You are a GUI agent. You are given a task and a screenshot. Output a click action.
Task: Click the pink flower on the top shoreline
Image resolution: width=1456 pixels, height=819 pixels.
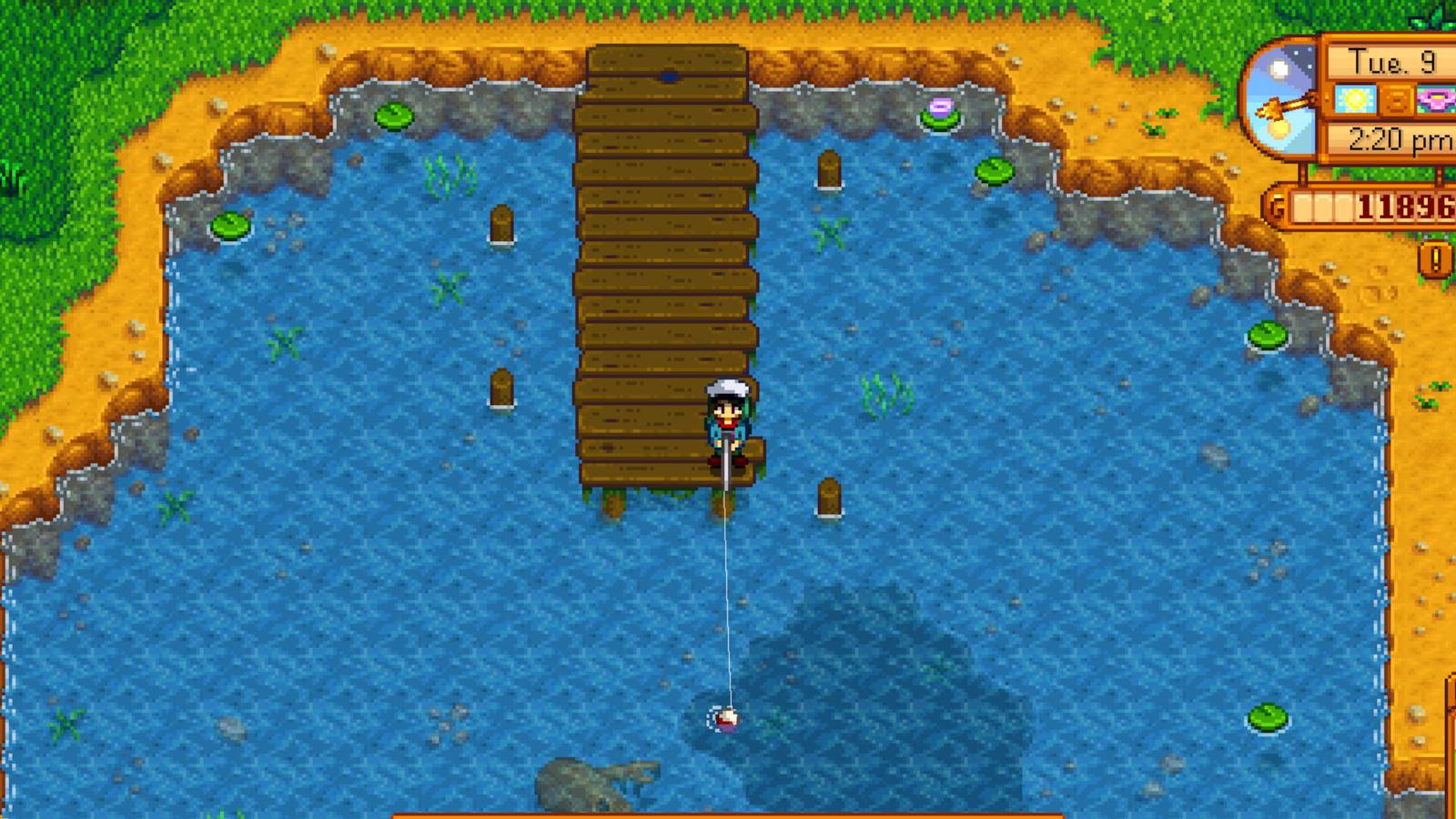click(x=941, y=107)
